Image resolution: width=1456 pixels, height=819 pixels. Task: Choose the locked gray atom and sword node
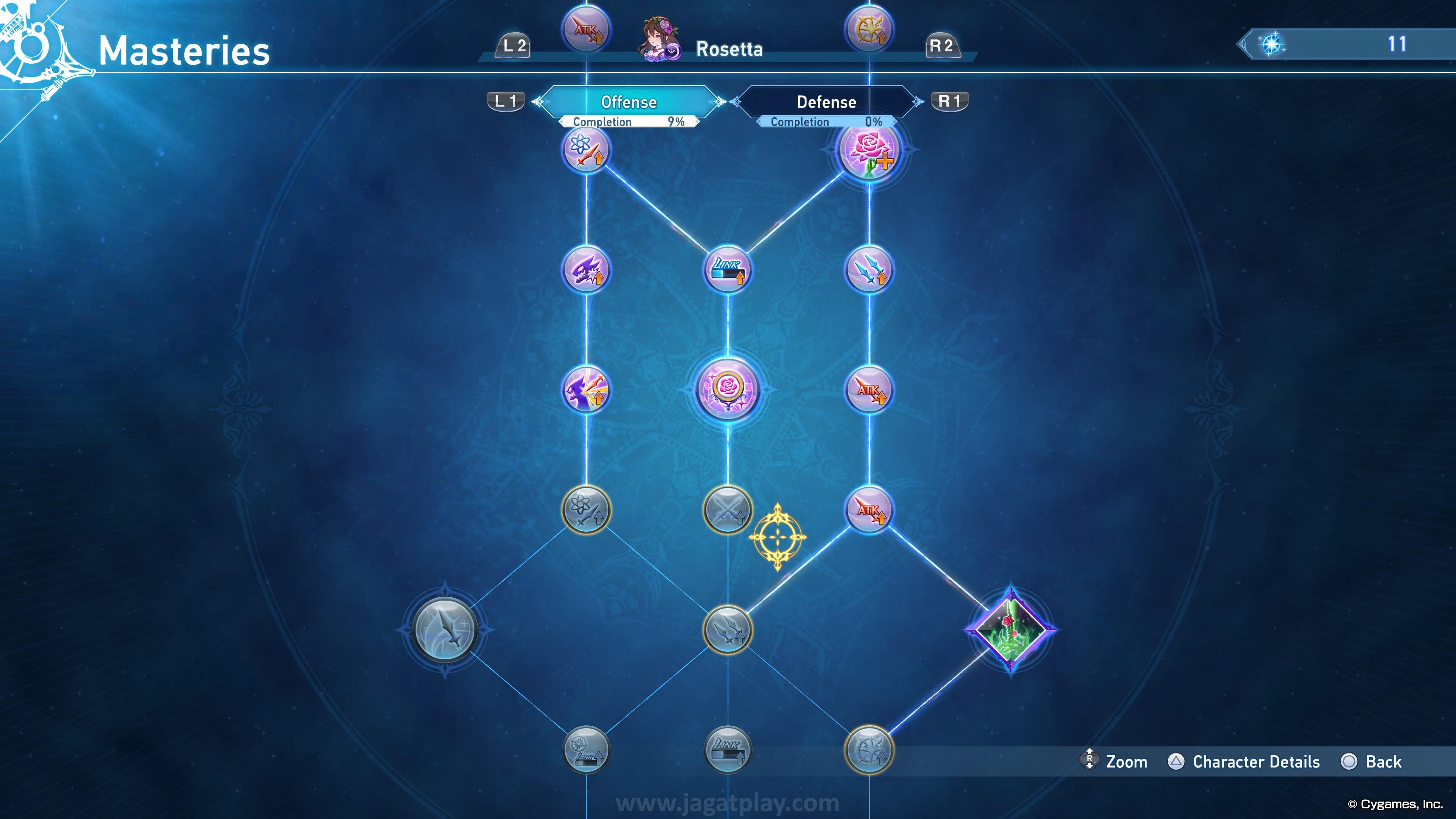[586, 510]
